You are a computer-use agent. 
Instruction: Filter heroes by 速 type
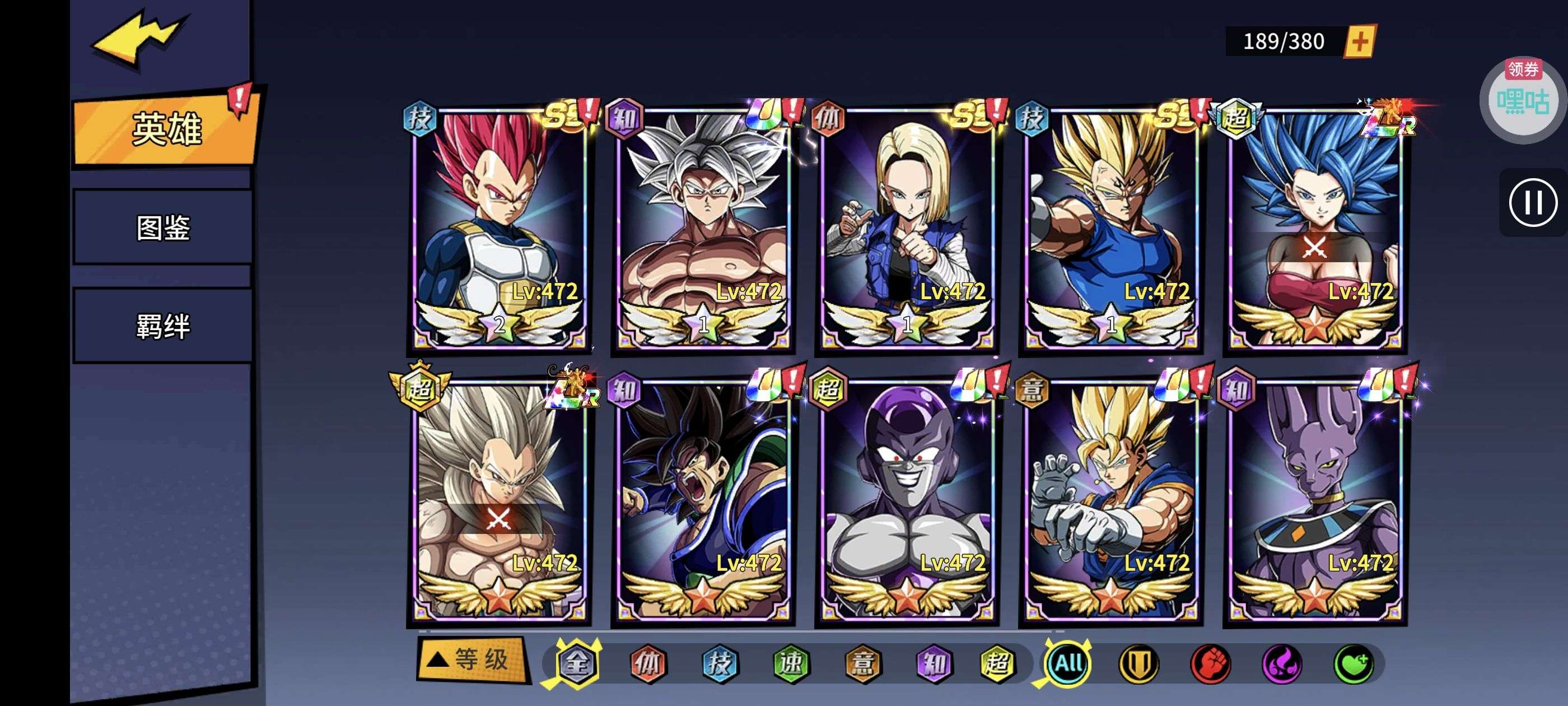(x=791, y=663)
